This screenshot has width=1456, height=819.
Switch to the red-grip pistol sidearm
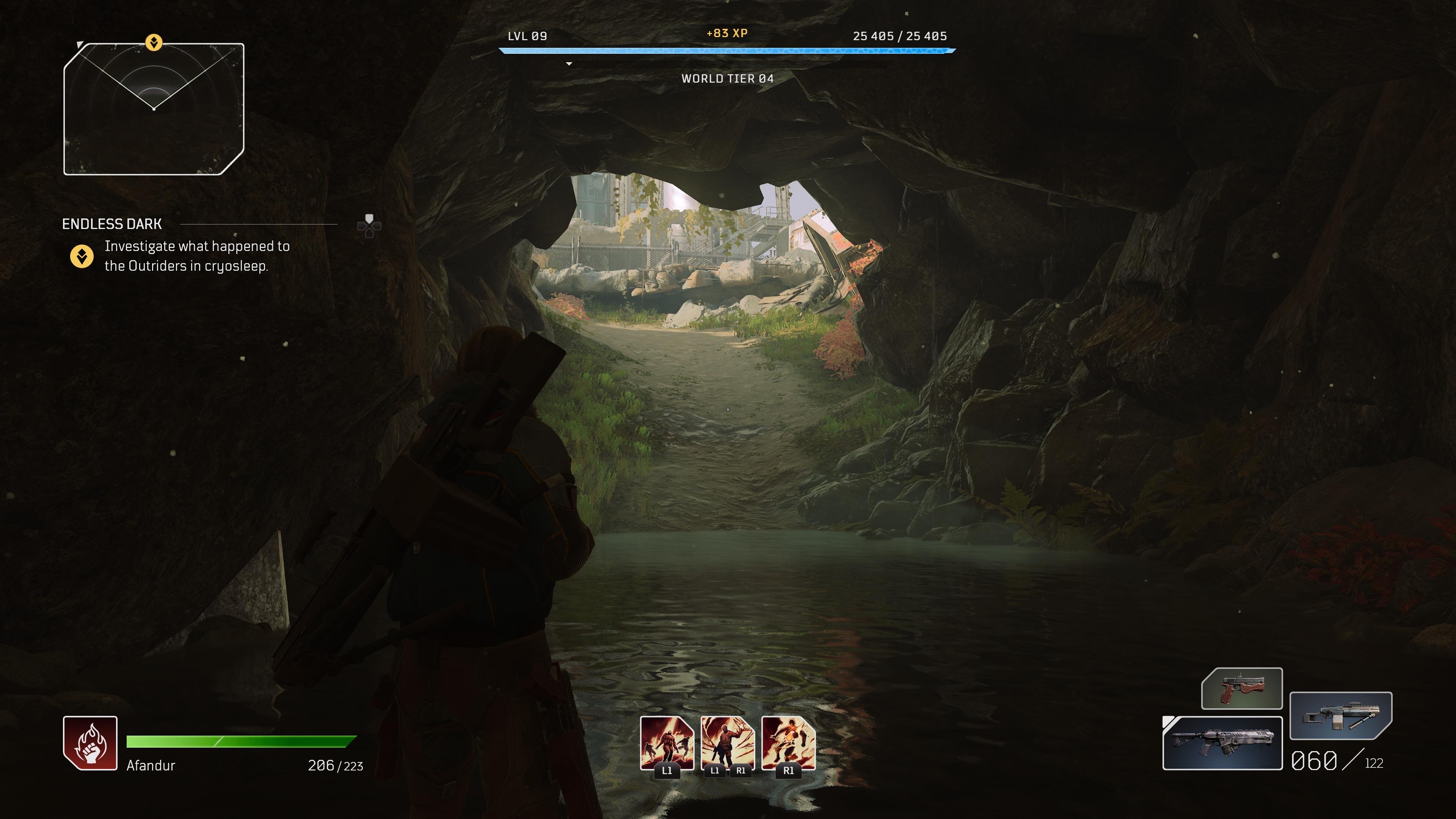coord(1242,689)
